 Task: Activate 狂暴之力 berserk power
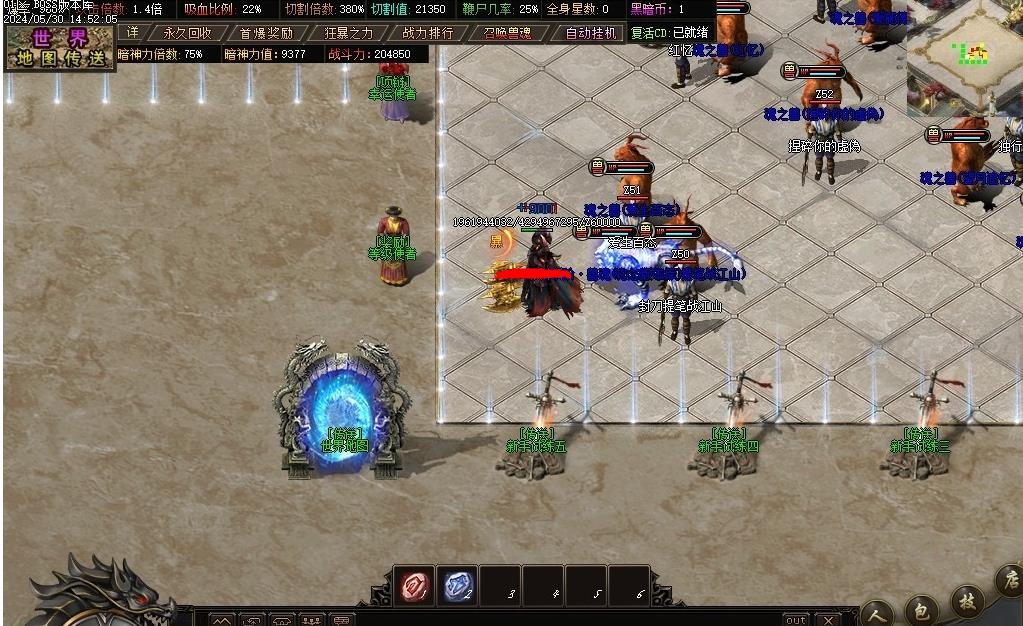(348, 32)
